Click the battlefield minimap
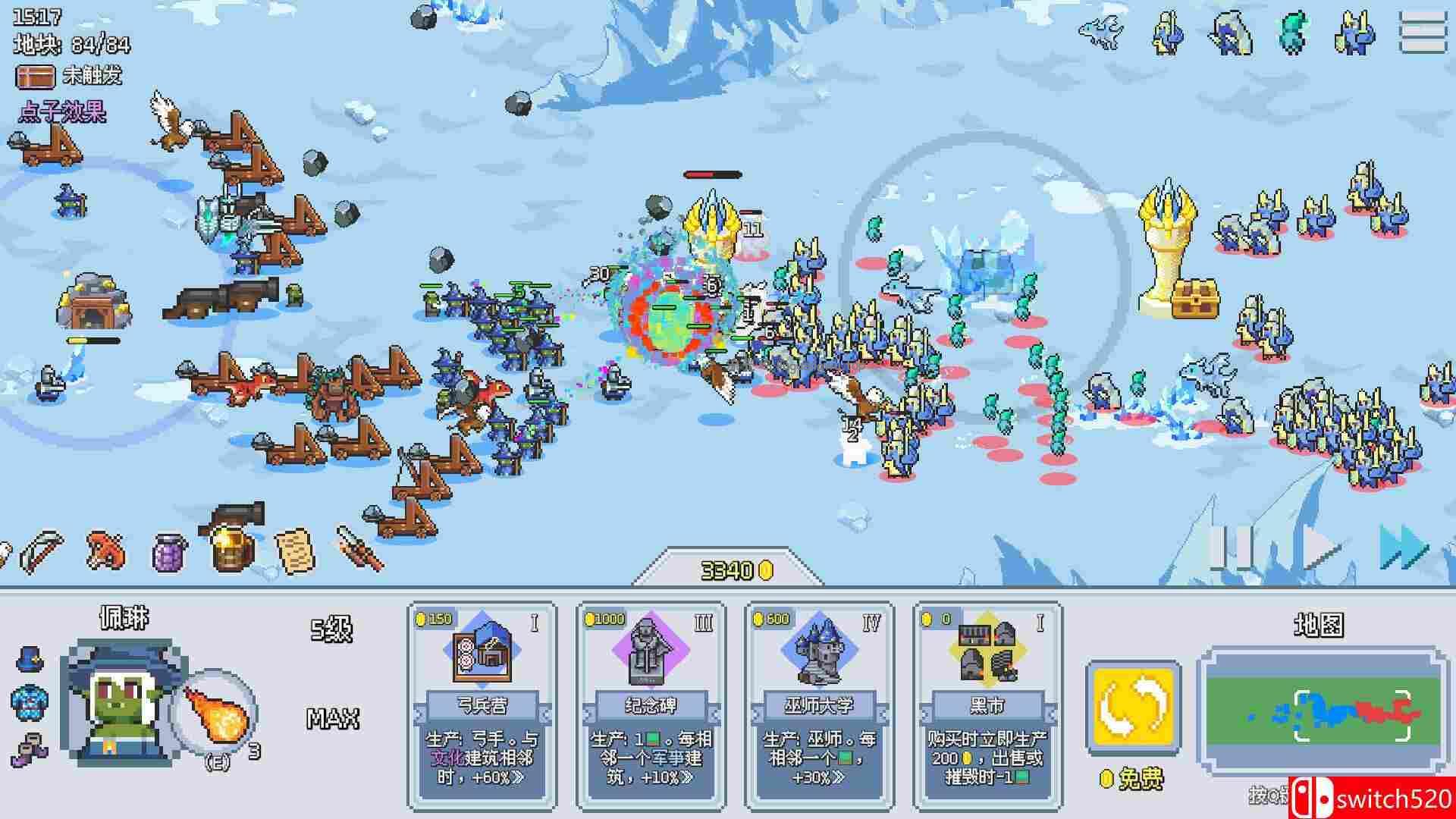 [x=1319, y=711]
